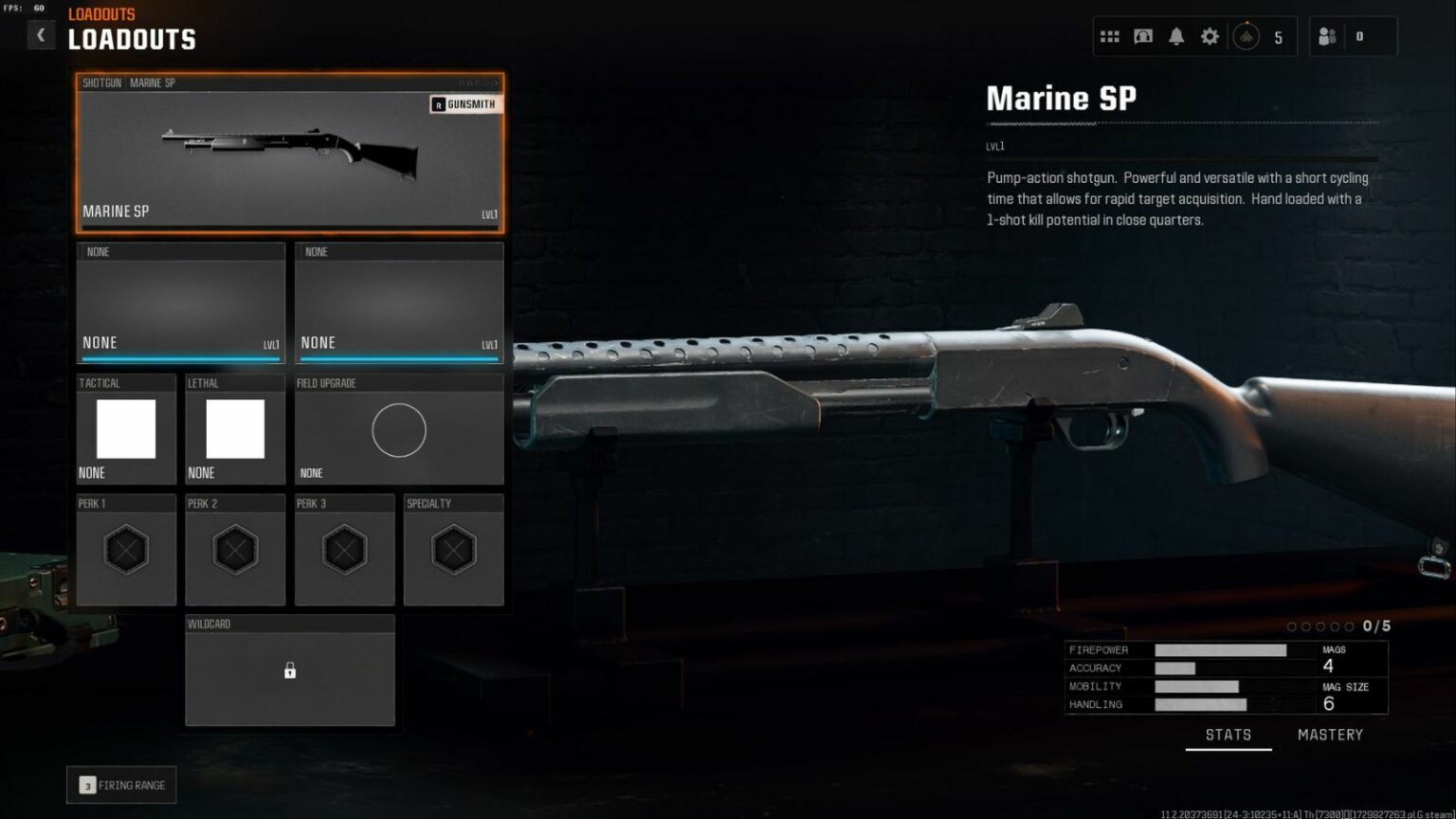
Task: Open the social friends icon
Action: 1327,35
